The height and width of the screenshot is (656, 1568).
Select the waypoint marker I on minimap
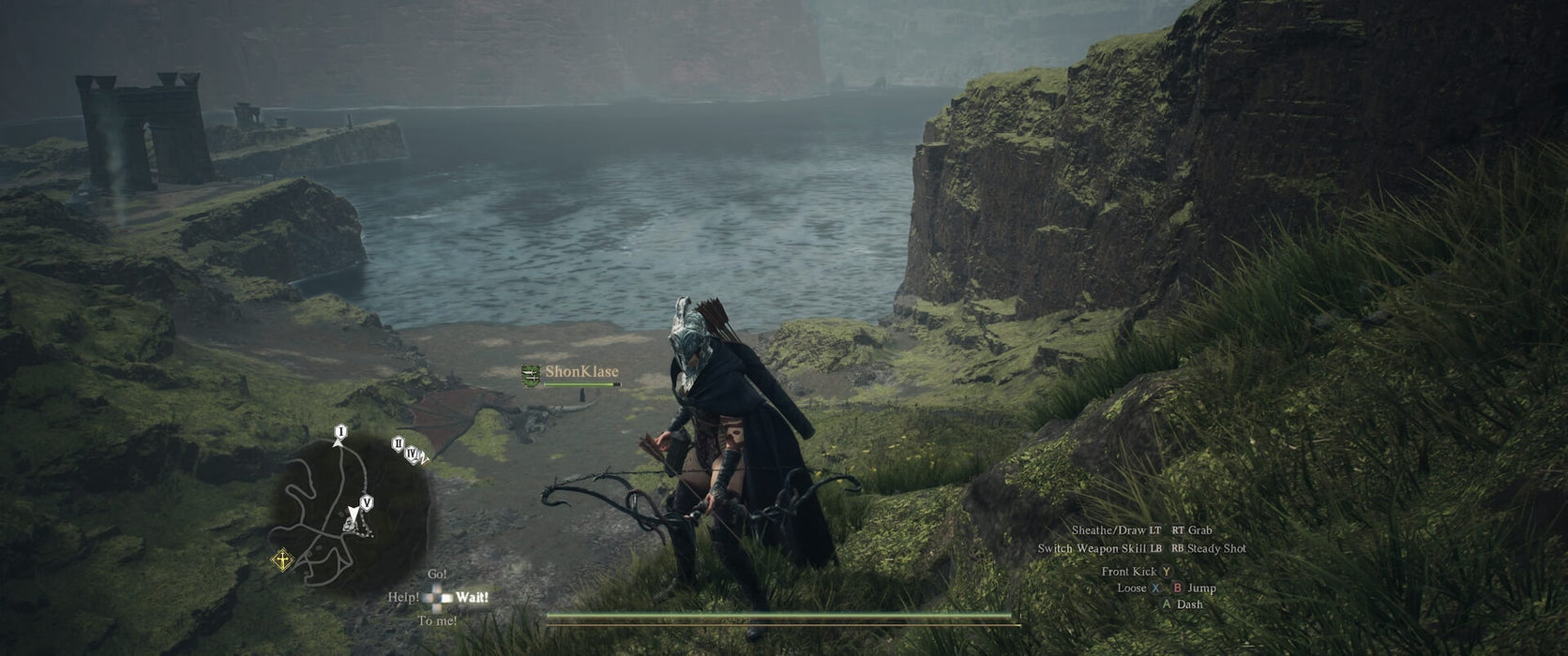coord(340,432)
